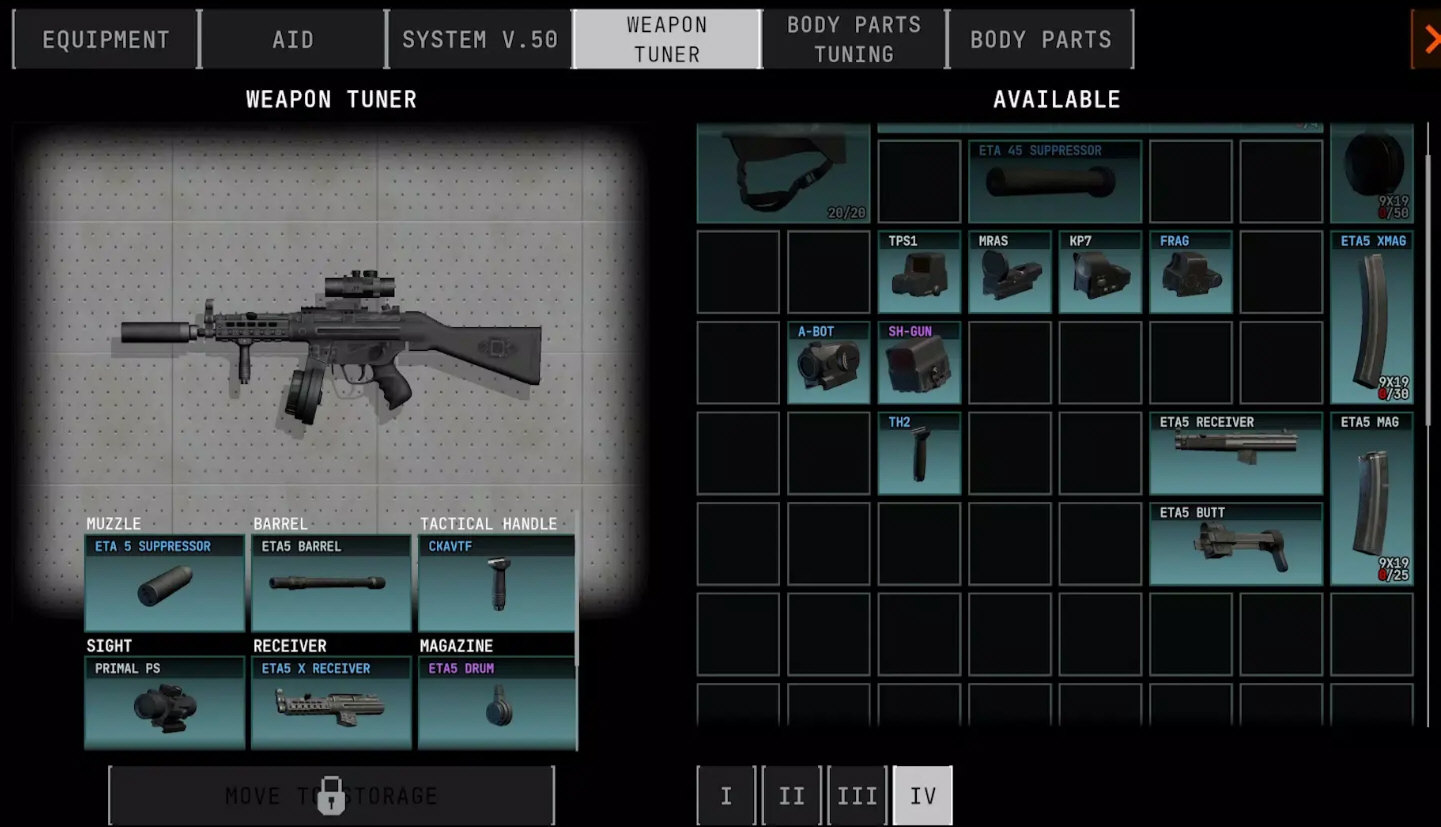The image size is (1441, 827).
Task: Switch to the Aid tab
Action: tap(293, 40)
